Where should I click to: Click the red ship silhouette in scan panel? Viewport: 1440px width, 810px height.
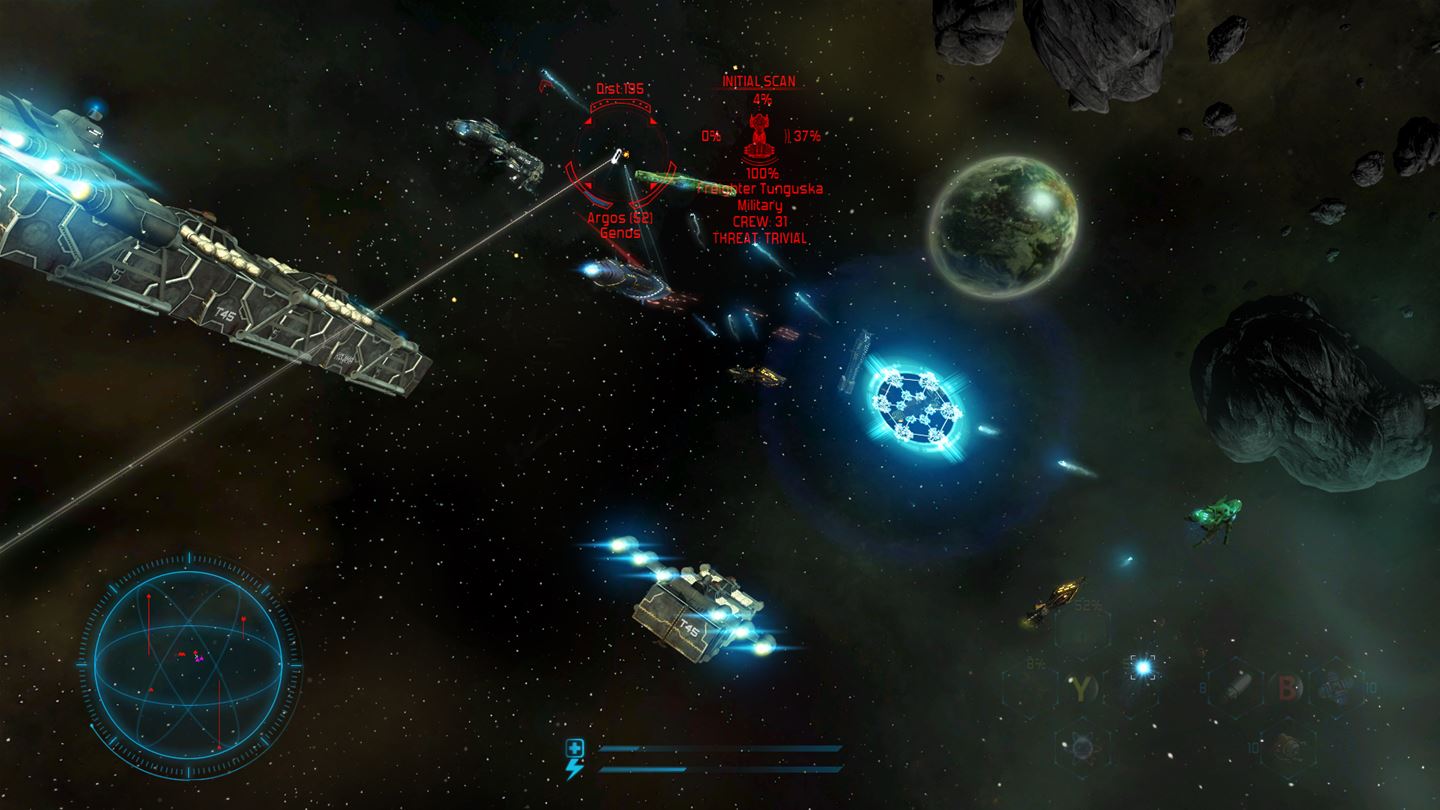click(x=760, y=138)
